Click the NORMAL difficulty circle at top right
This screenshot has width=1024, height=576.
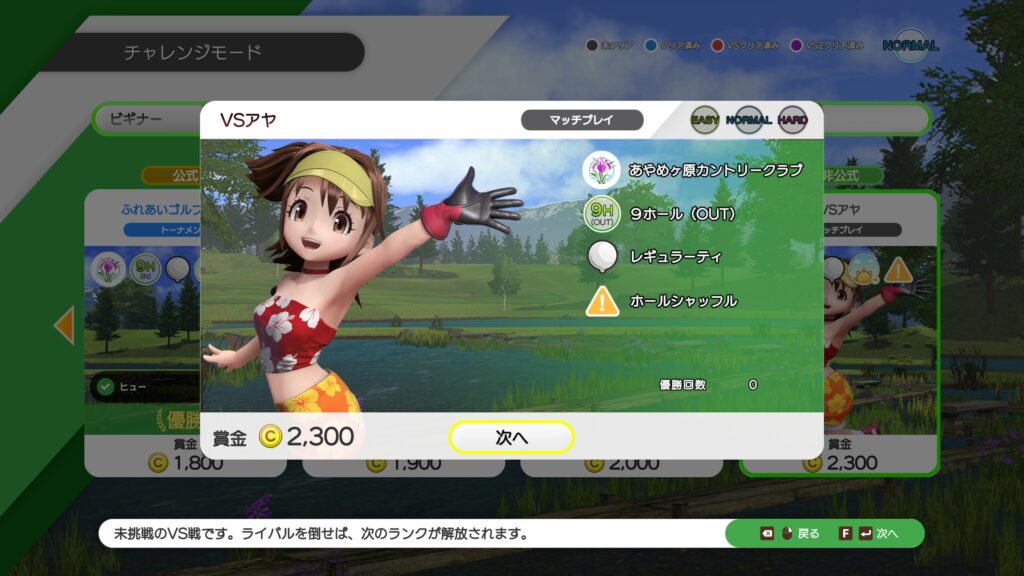click(x=910, y=46)
